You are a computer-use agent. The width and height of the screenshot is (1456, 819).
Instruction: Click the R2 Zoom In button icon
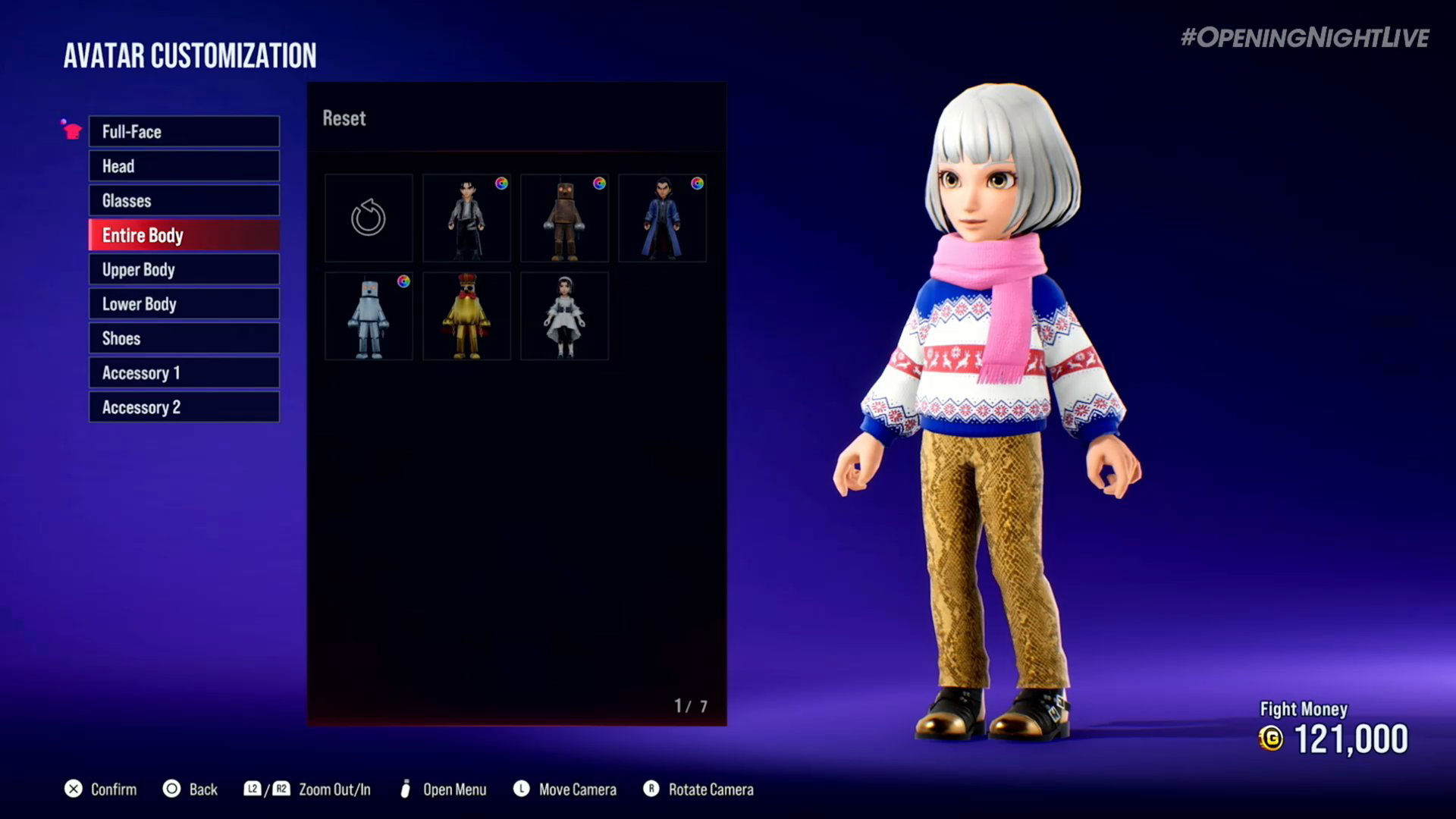pos(282,789)
